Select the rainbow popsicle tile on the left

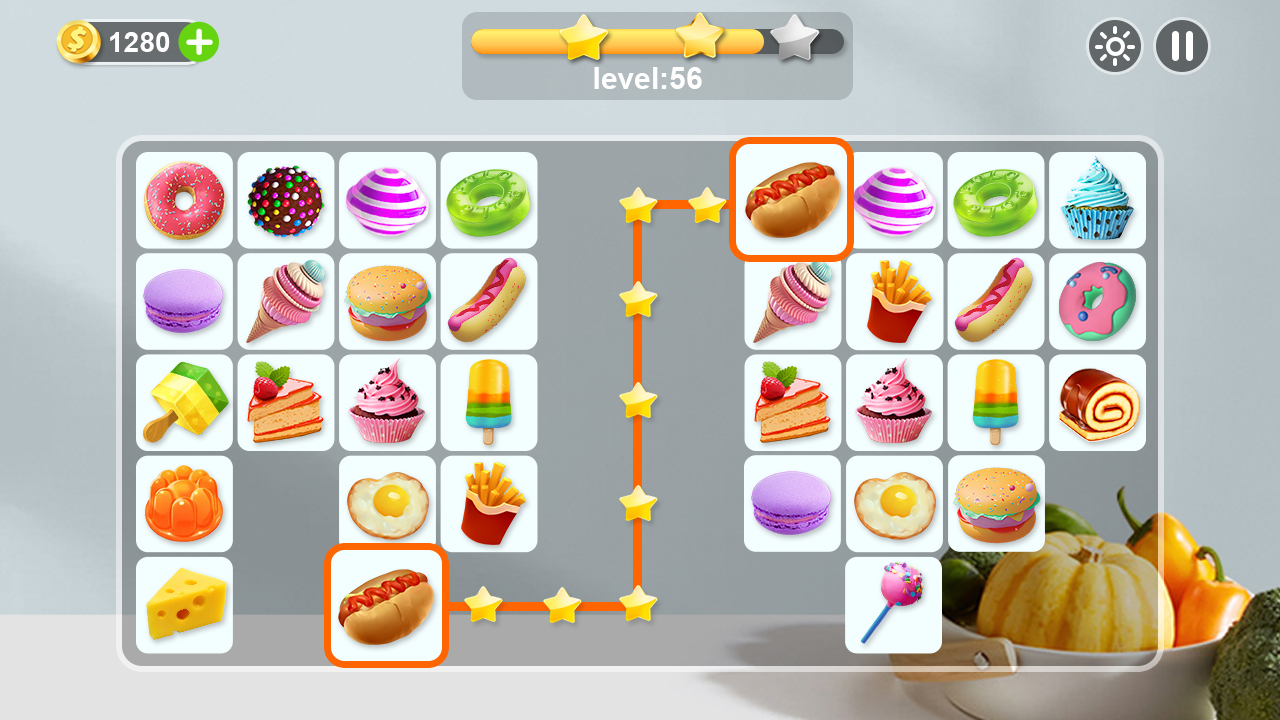[490, 401]
